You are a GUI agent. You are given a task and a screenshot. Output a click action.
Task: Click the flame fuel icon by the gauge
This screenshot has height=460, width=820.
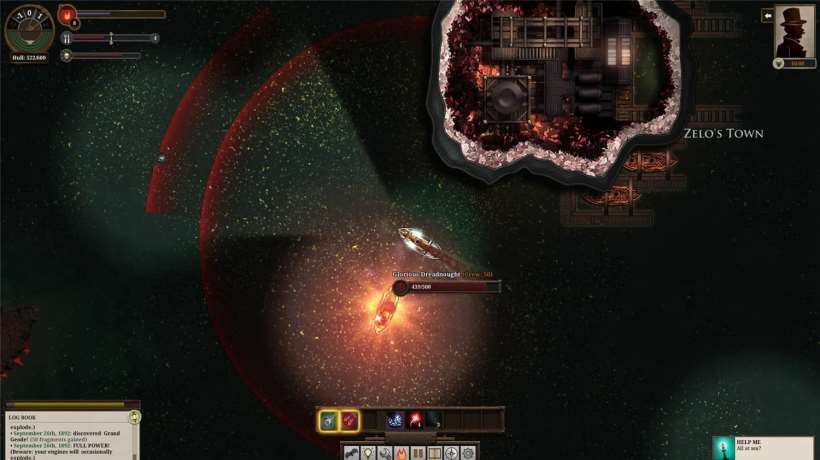click(x=68, y=15)
